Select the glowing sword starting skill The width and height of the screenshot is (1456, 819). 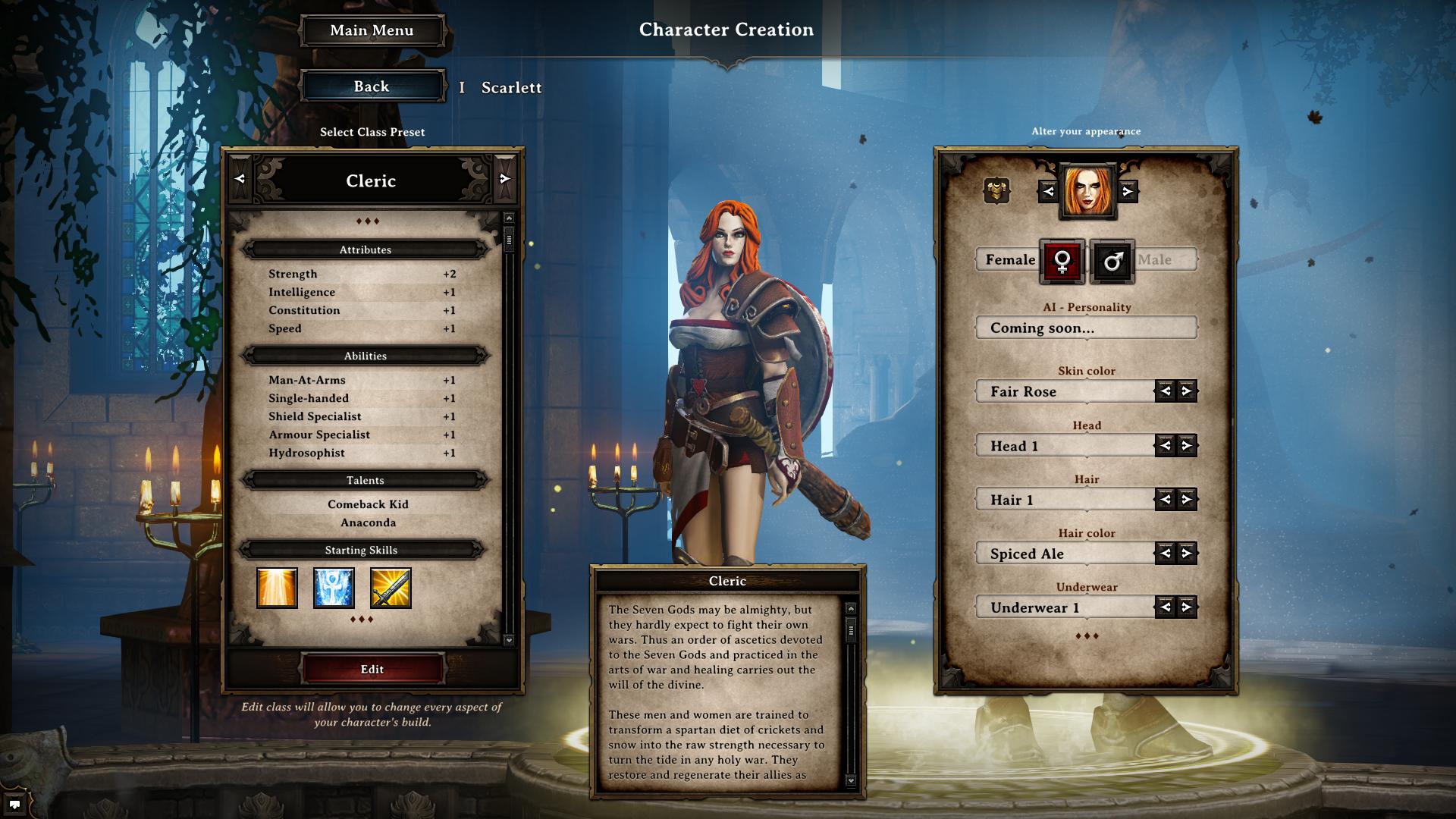coord(391,588)
